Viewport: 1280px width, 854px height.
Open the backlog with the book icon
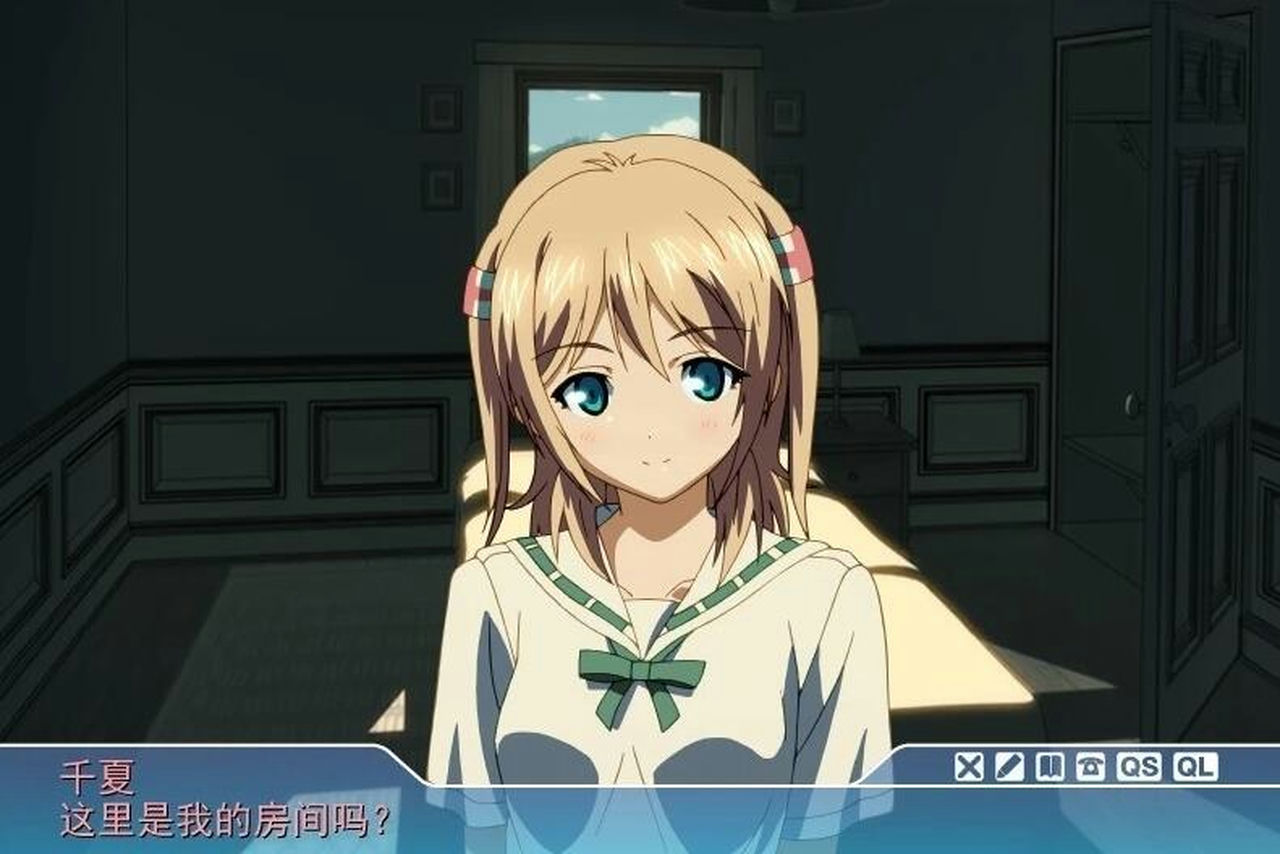[x=1050, y=766]
